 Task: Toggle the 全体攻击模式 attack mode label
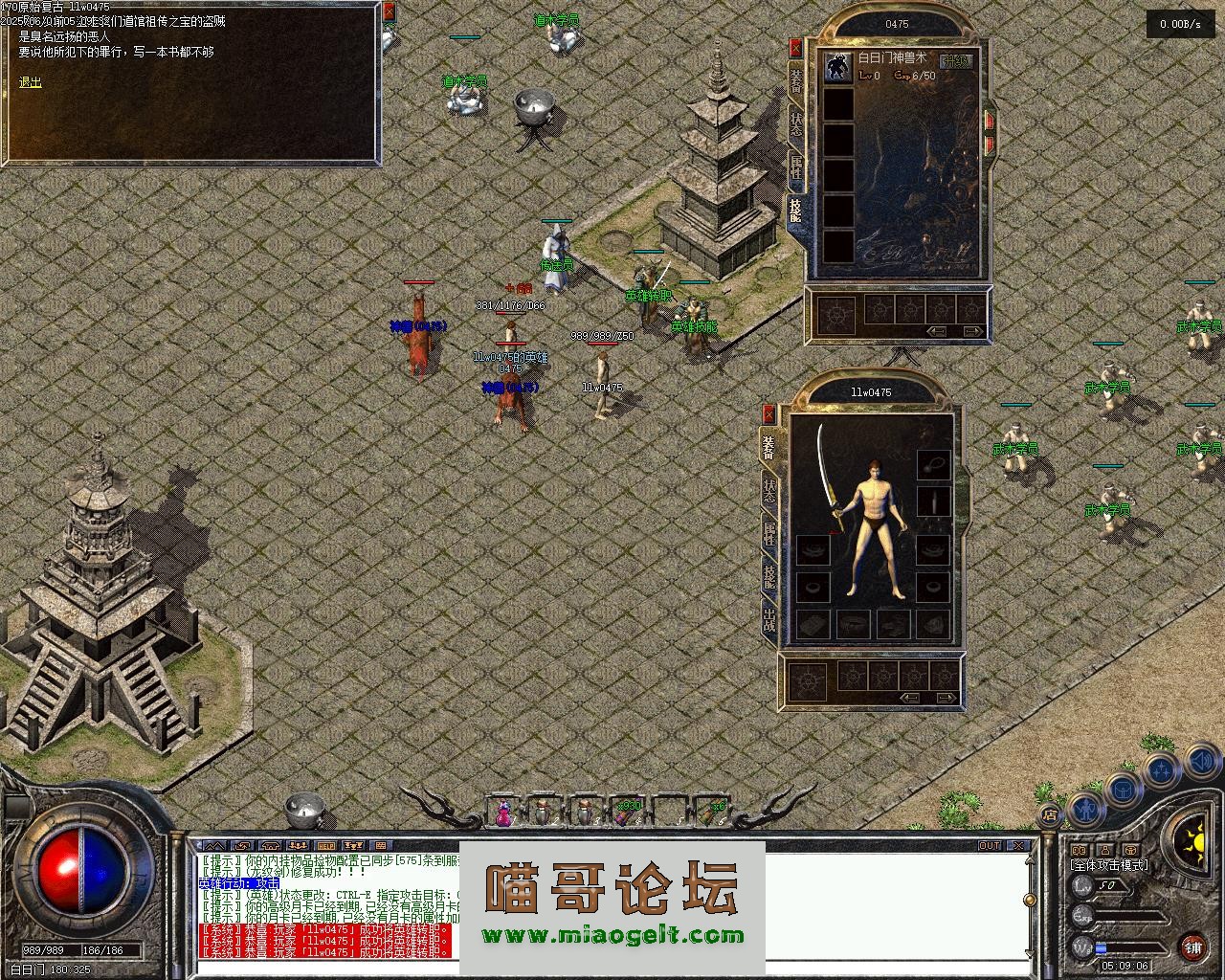(1109, 865)
